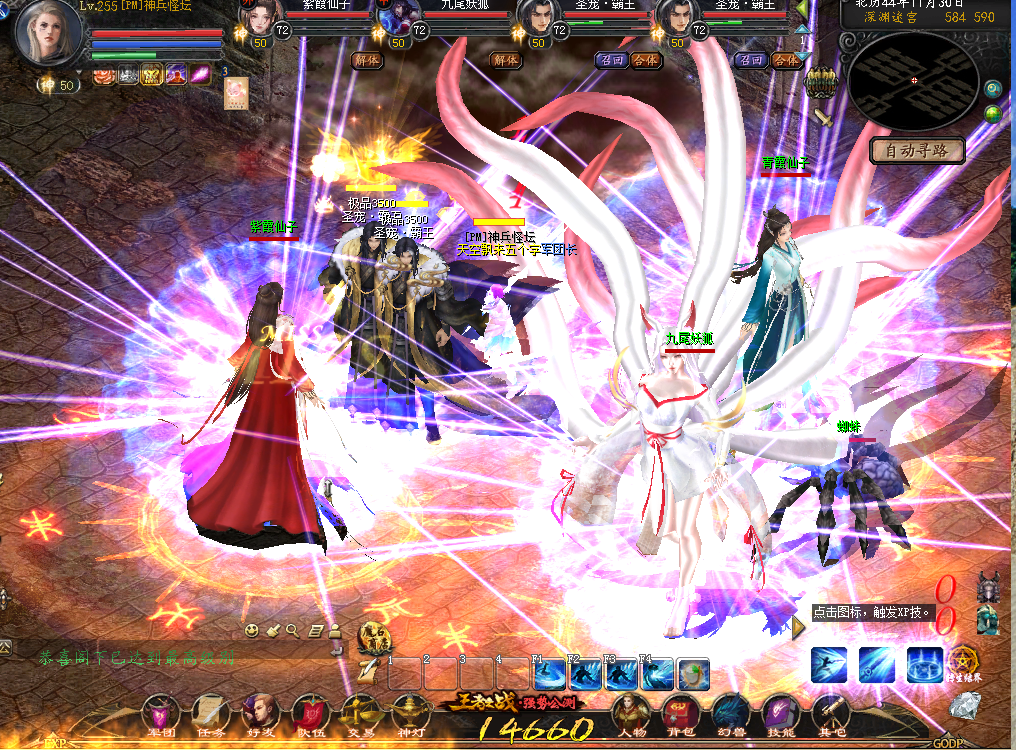Image resolution: width=1016 pixels, height=750 pixels.
Task: Open the smiley emoticon picker
Action: pos(253,630)
